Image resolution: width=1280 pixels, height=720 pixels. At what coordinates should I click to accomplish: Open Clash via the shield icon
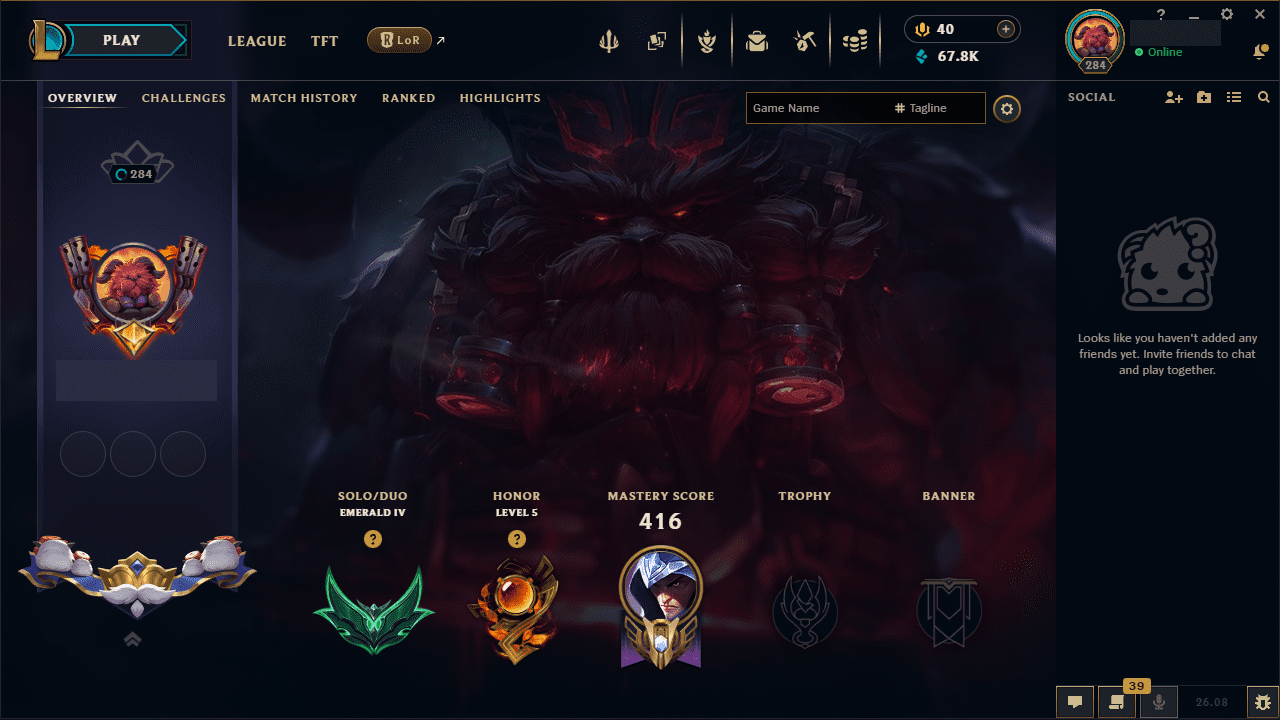tap(707, 41)
